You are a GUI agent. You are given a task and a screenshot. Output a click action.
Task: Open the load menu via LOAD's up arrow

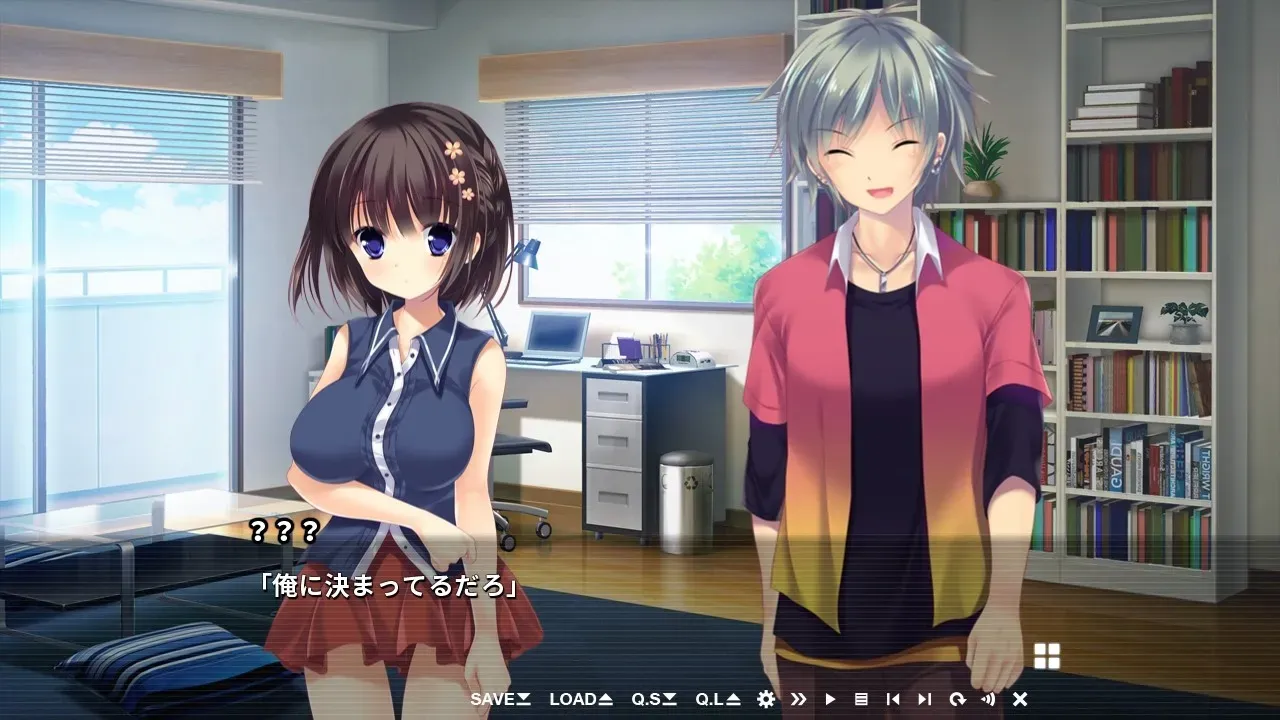(605, 700)
